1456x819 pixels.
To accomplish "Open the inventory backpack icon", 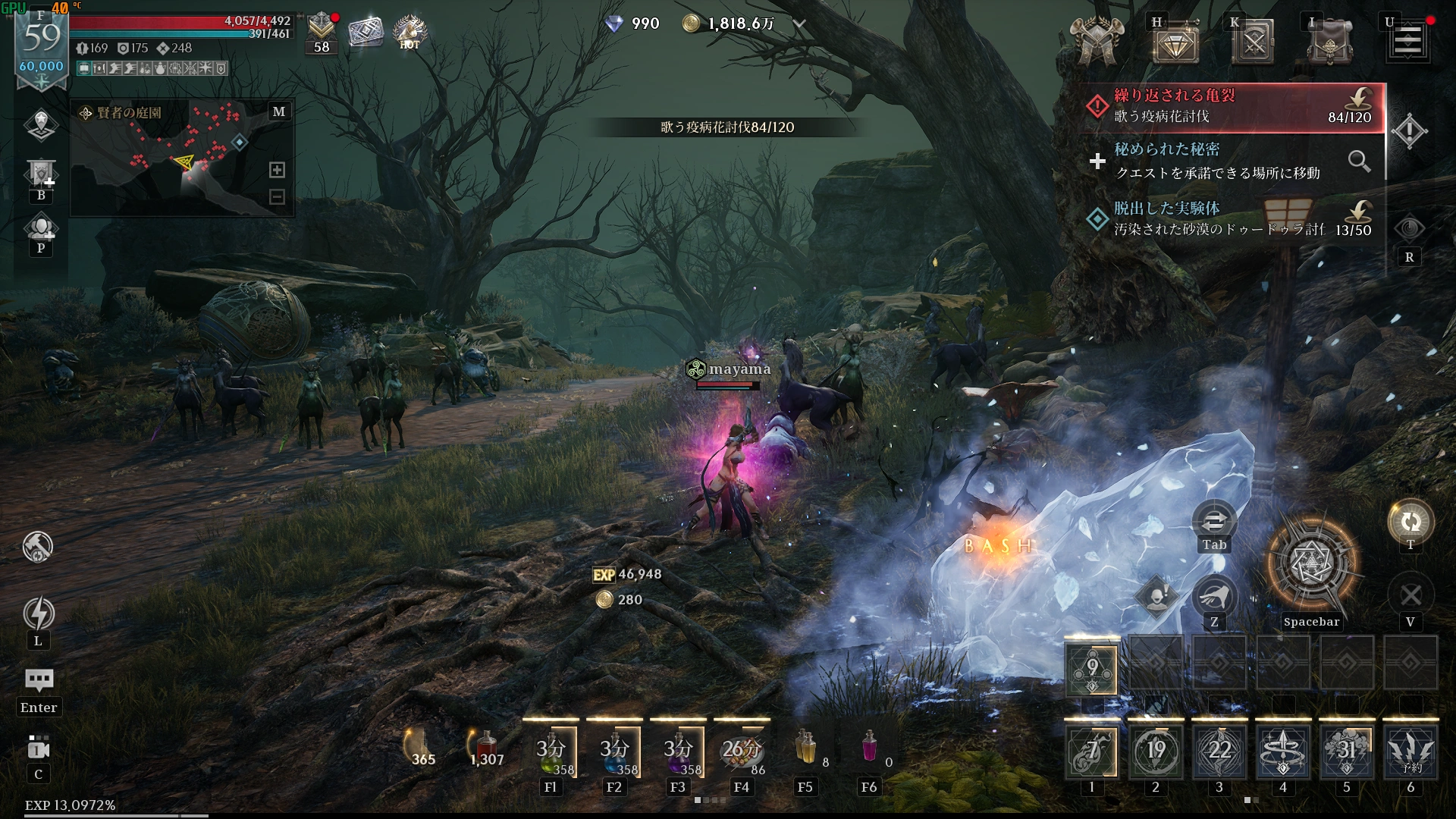I will (x=1329, y=43).
